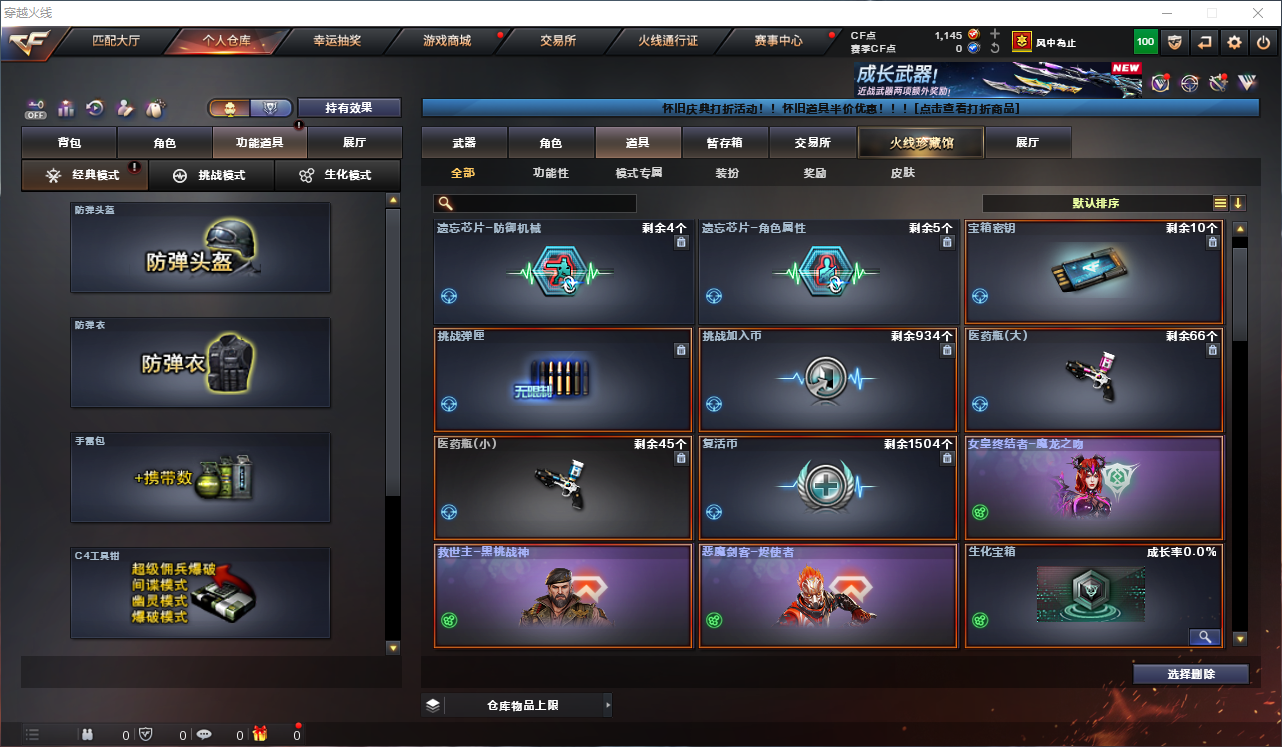Open the settings gear in the top-right
1282x747 pixels.
(1233, 42)
